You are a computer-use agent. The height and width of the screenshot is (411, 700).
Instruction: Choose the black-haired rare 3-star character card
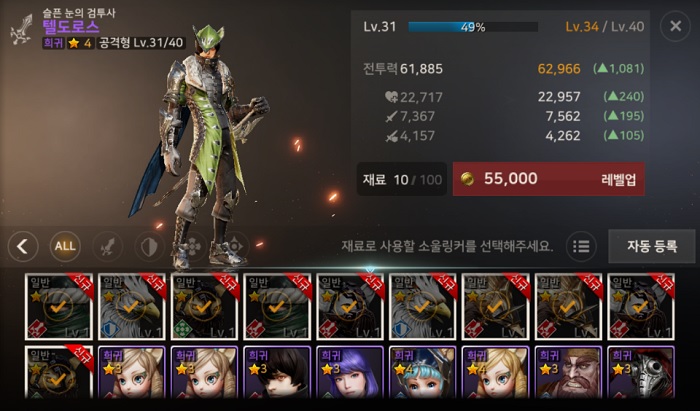coord(277,377)
